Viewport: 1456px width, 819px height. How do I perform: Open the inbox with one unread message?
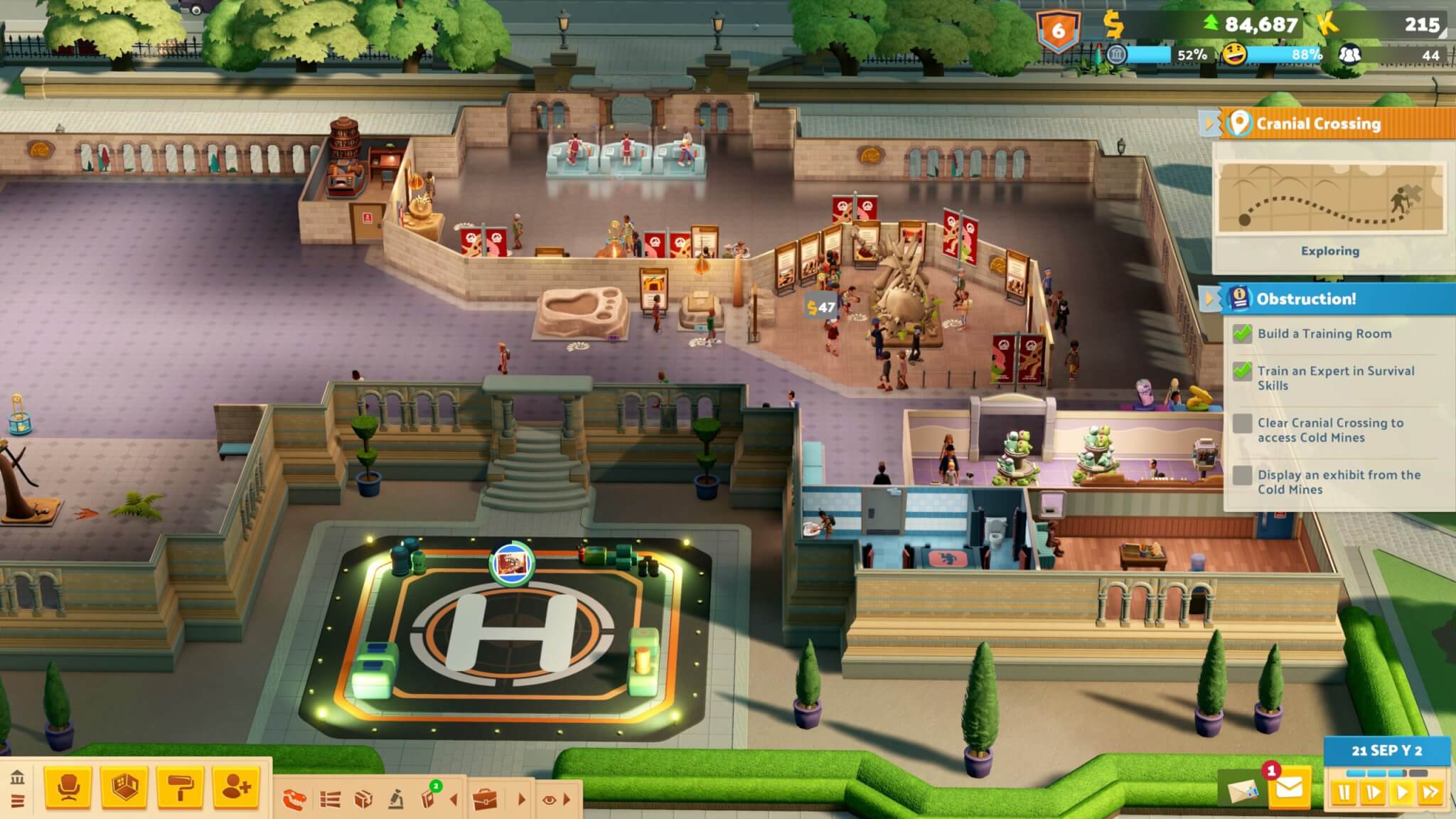click(x=1289, y=788)
